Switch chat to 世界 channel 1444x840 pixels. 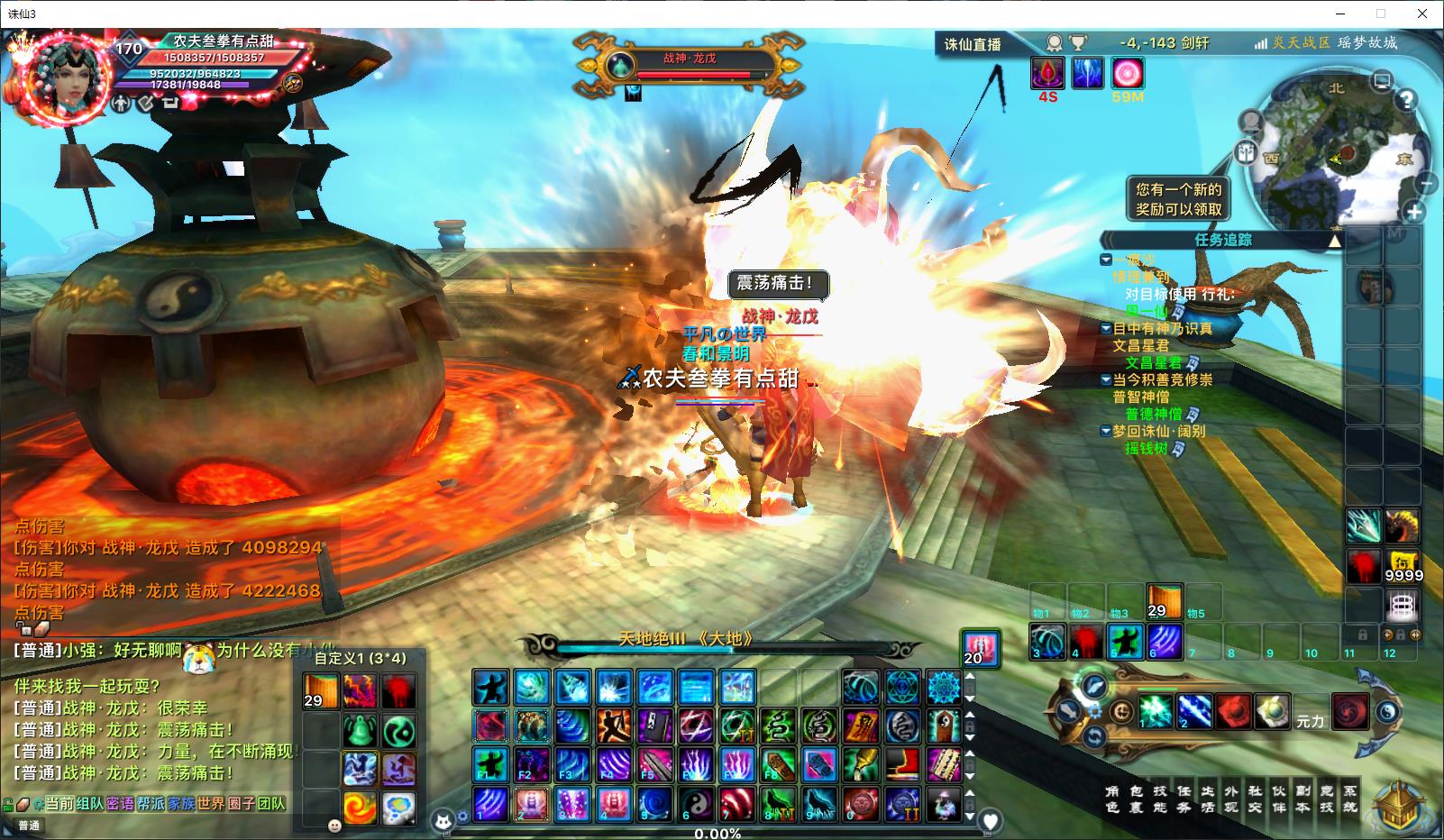coord(210,803)
